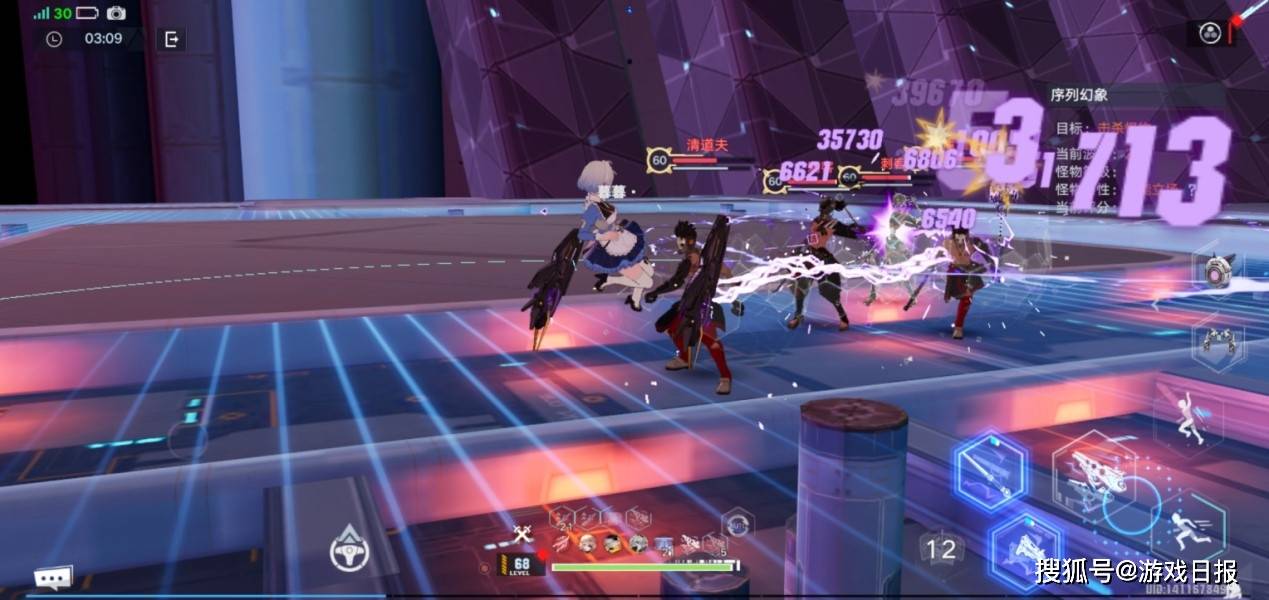Click the swirl hexagon icon above the health bar
1269x600 pixels.
tap(737, 522)
